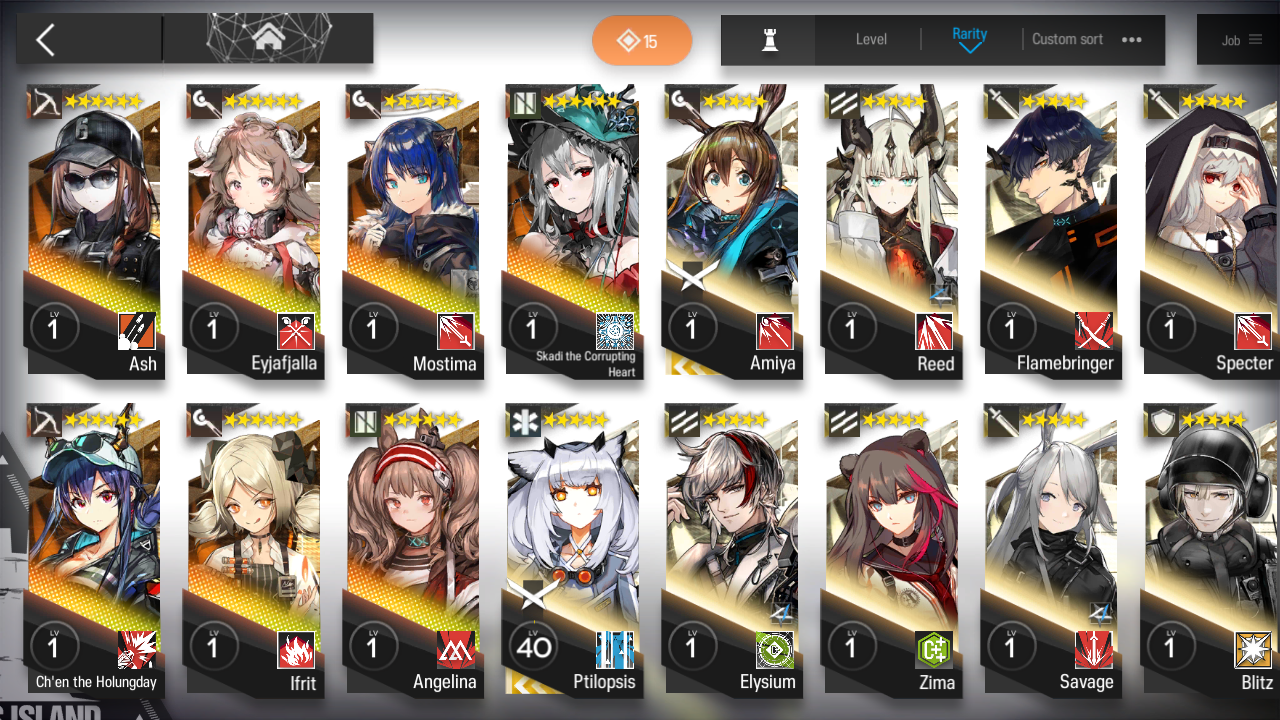
Task: Go back with the arrow button
Action: 46,40
